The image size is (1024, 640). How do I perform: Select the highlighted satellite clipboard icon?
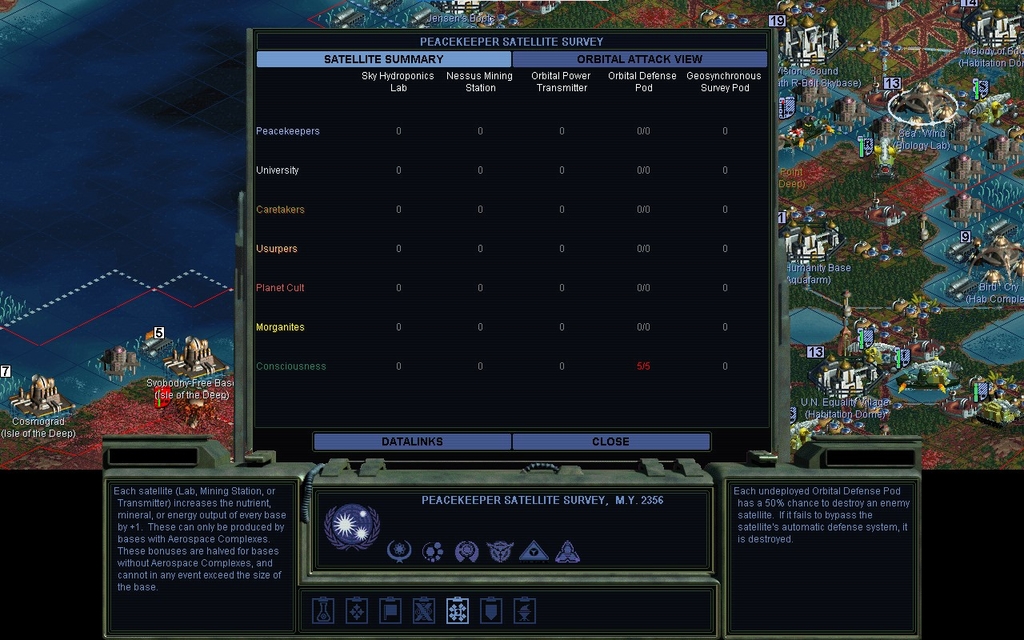(457, 610)
